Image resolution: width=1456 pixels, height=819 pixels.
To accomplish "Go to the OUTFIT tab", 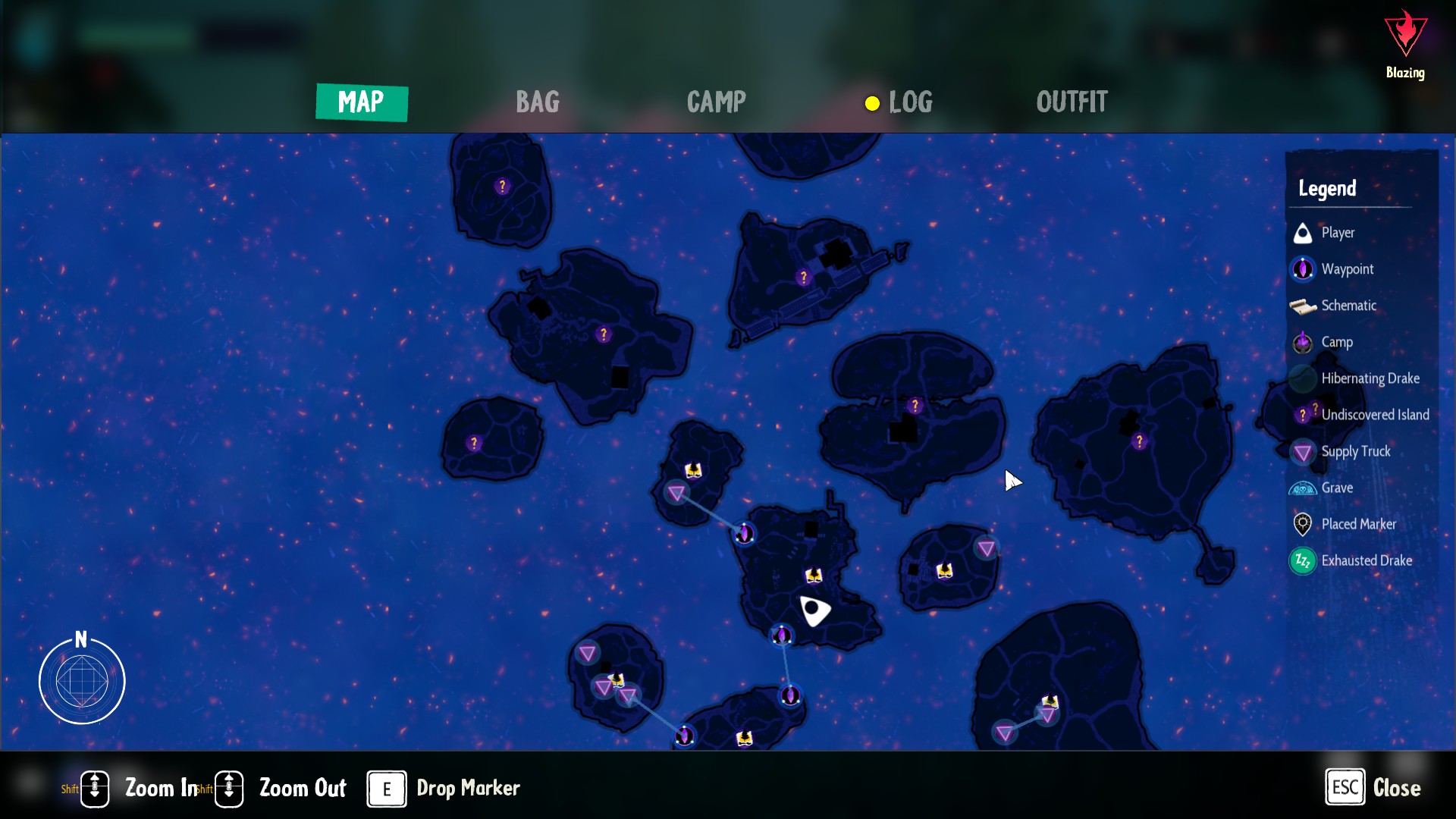I will [x=1072, y=102].
